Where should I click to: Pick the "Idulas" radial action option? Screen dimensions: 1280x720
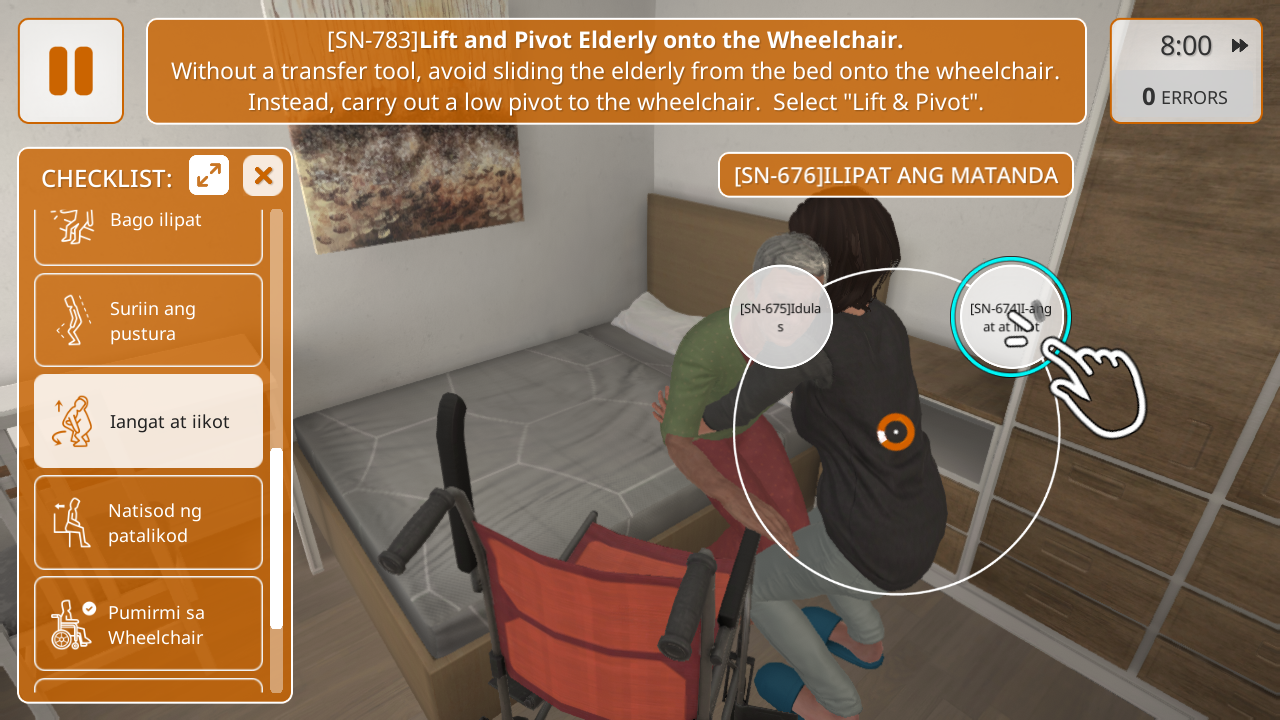pyautogui.click(x=781, y=317)
